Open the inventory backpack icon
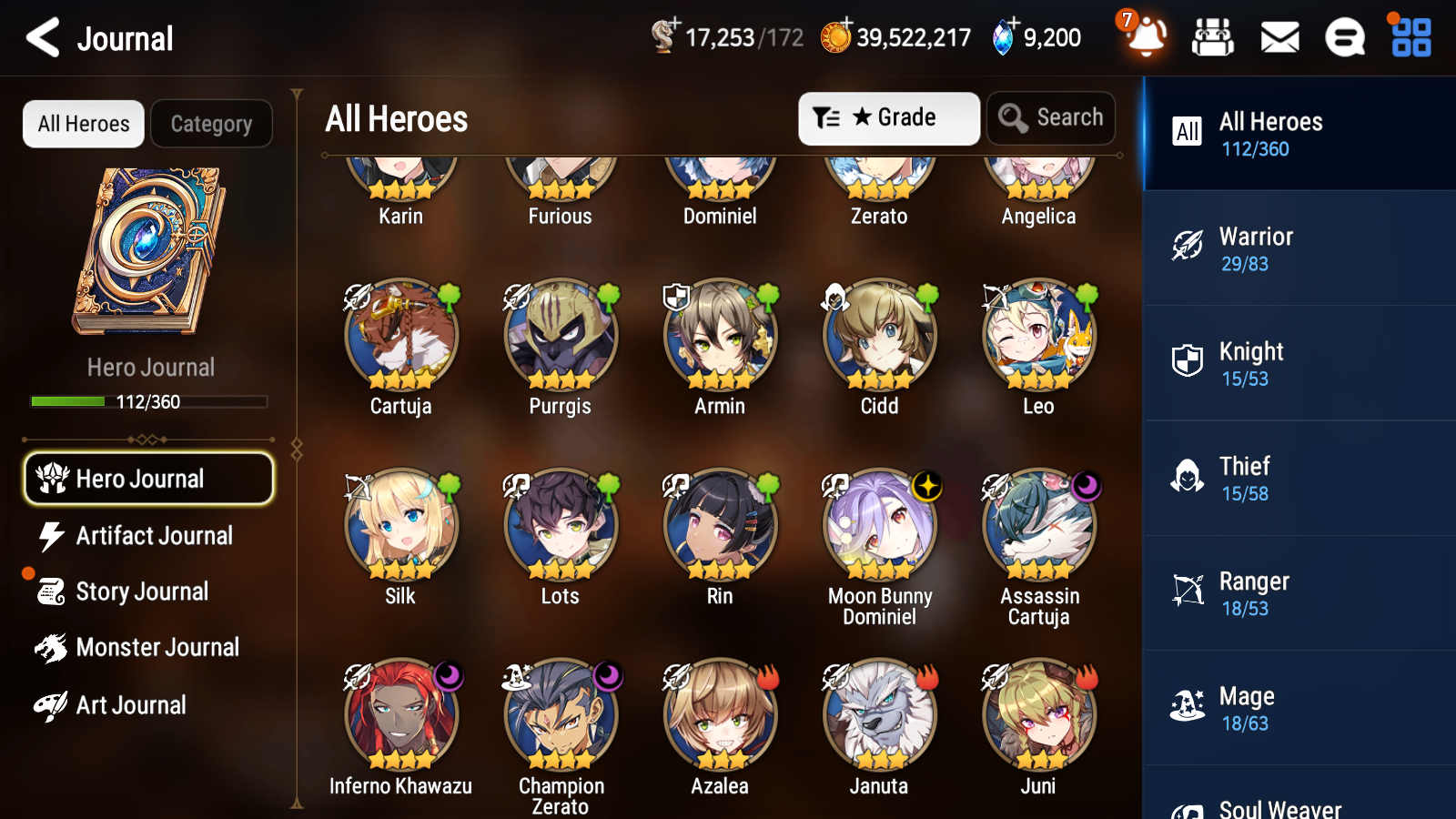The width and height of the screenshot is (1456, 819). point(1213,38)
